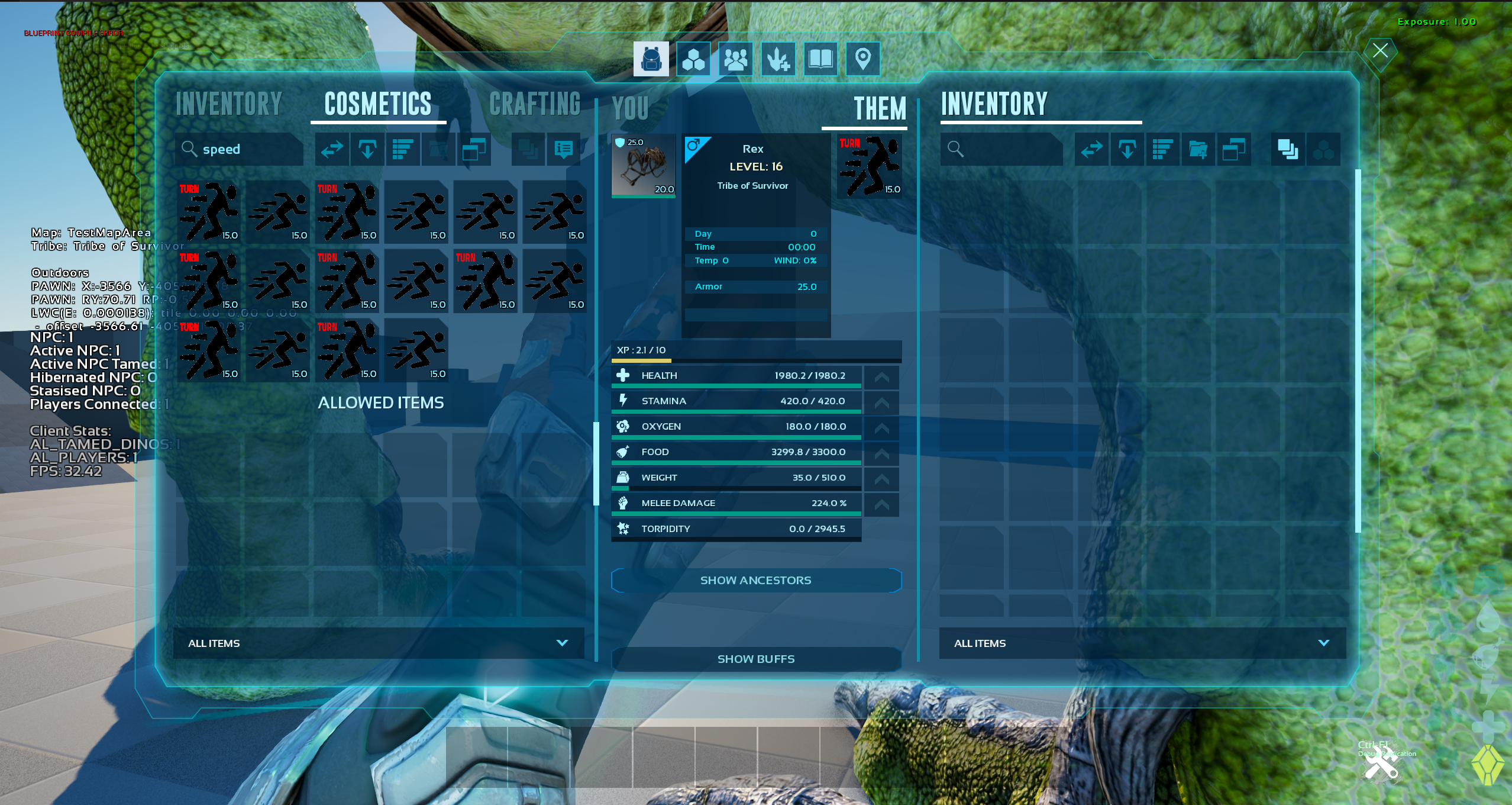This screenshot has width=1512, height=805.
Task: Select the Rex saddle equipment slot
Action: tap(643, 166)
